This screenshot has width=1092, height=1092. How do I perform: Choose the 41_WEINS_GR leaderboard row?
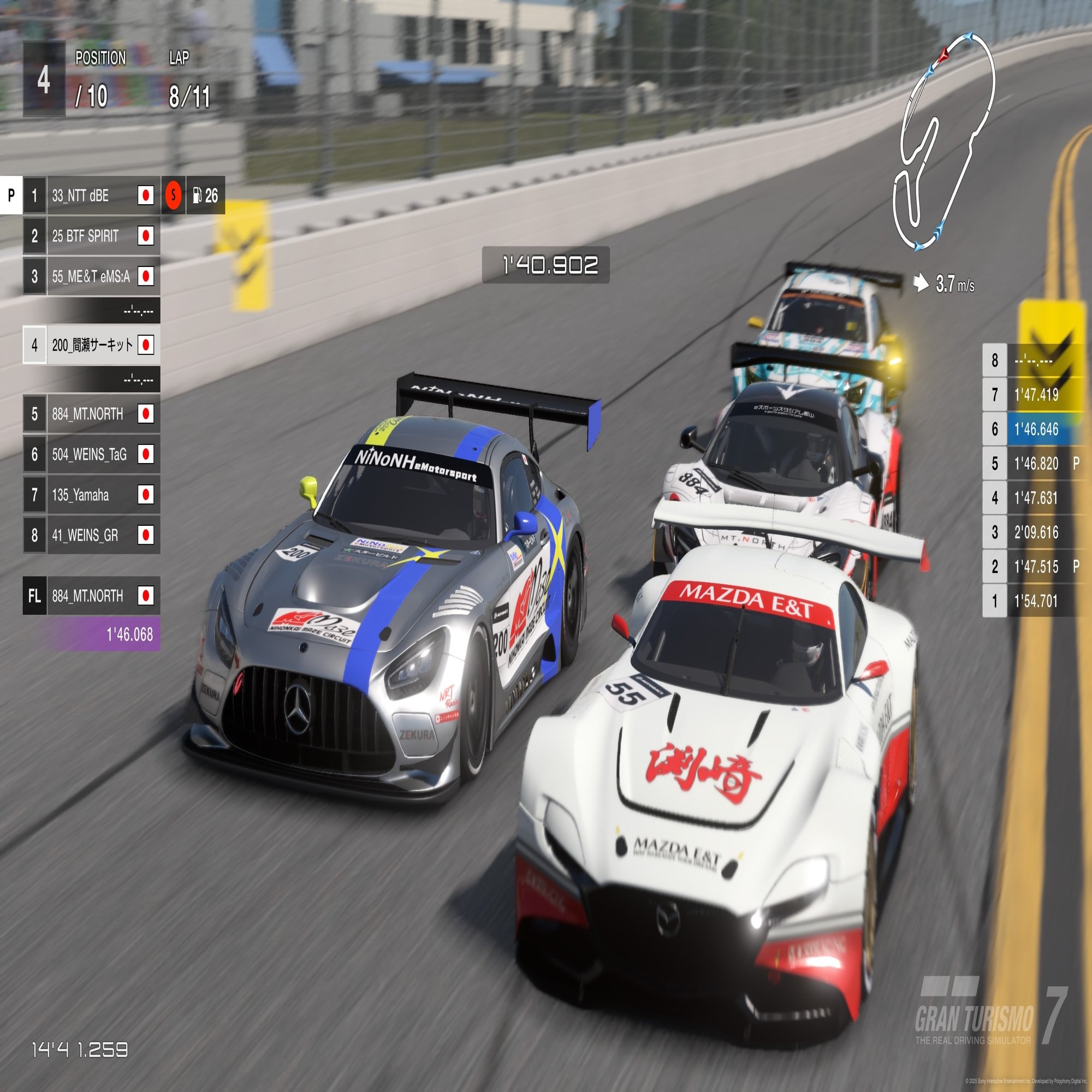[x=91, y=535]
